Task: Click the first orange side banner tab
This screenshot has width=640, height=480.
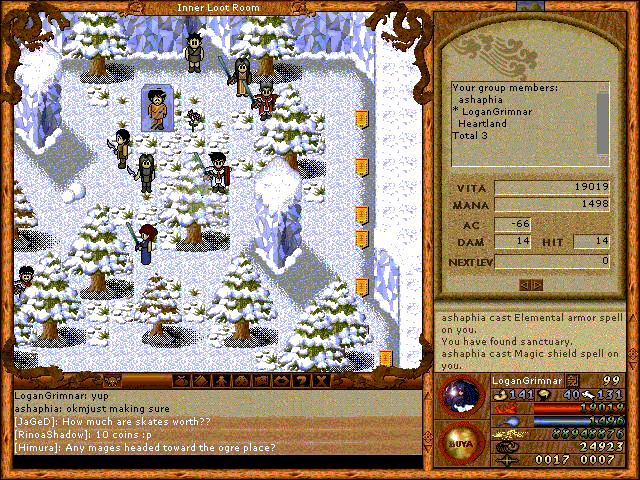Action: pyautogui.click(x=361, y=119)
